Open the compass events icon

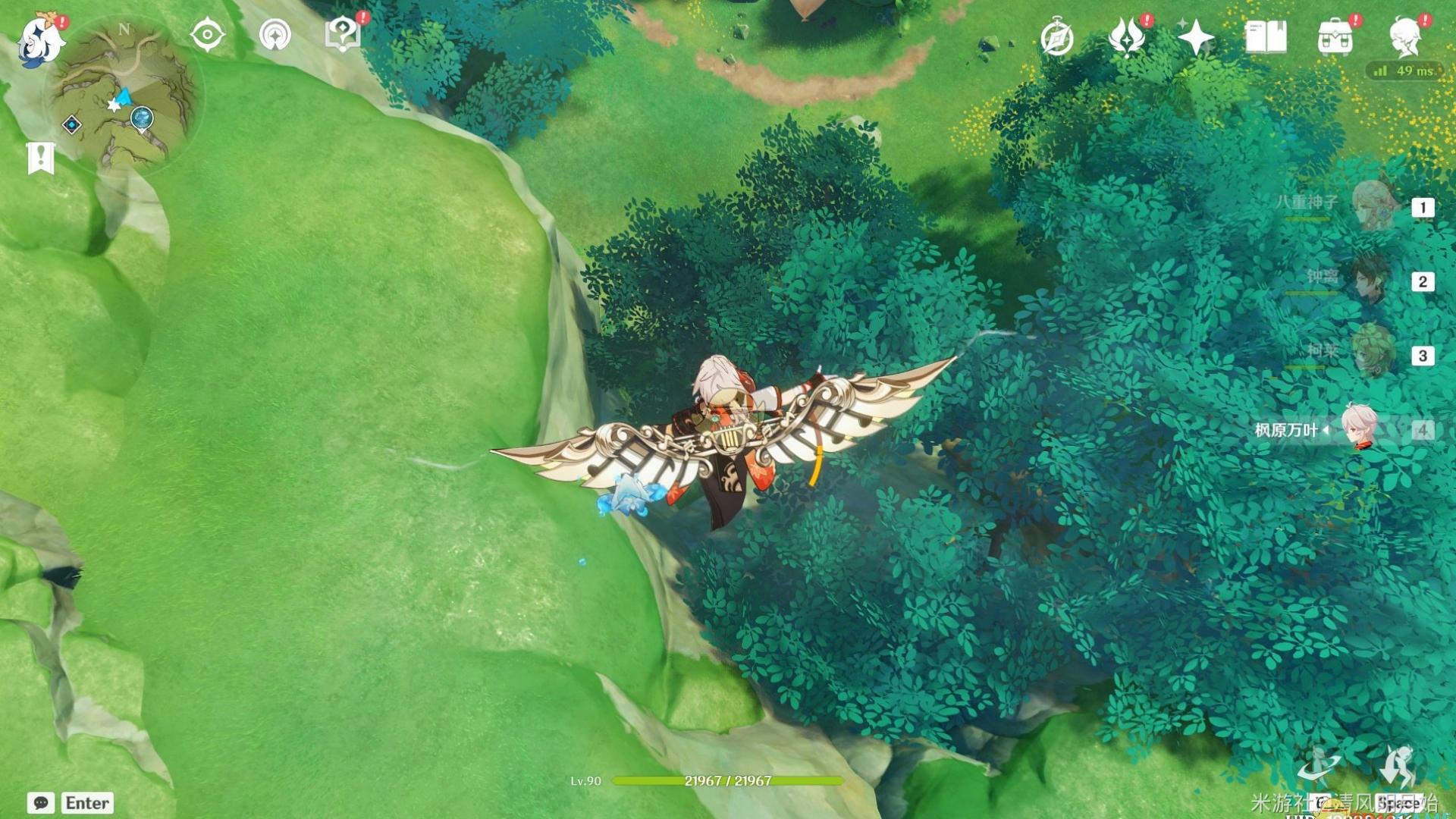pyautogui.click(x=1056, y=38)
